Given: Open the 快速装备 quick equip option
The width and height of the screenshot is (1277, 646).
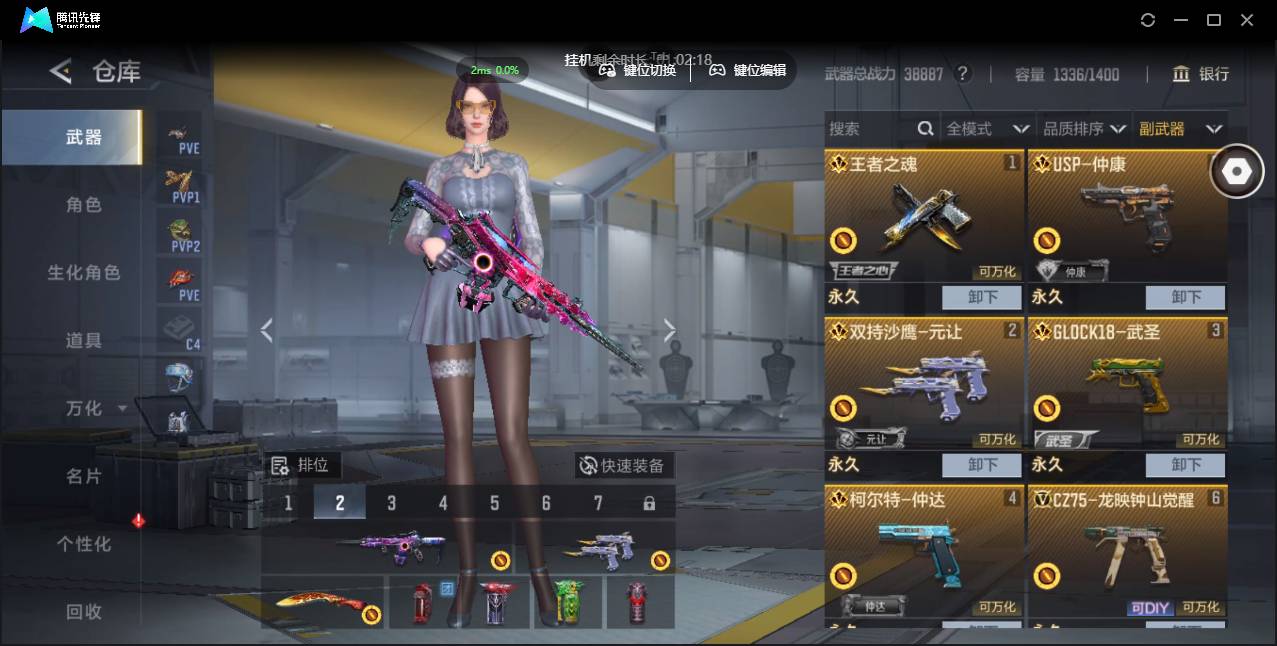Looking at the screenshot, I should (x=623, y=466).
